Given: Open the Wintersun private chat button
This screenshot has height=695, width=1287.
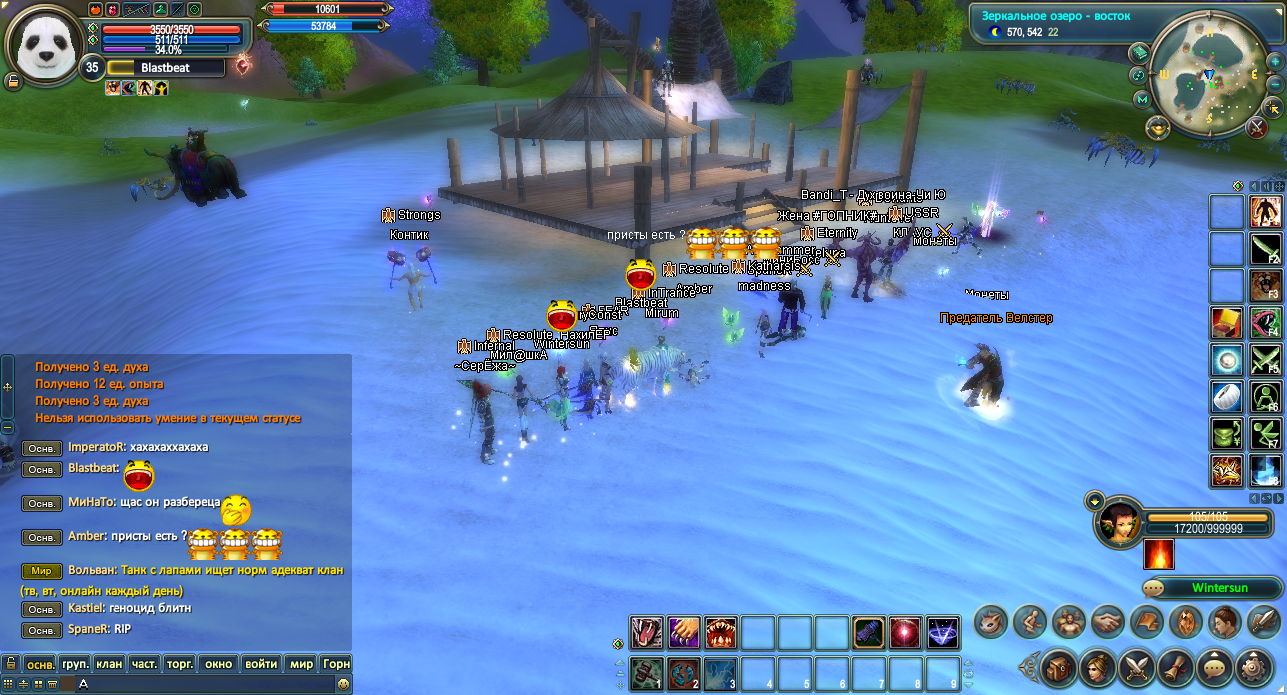Looking at the screenshot, I should pyautogui.click(x=1210, y=588).
